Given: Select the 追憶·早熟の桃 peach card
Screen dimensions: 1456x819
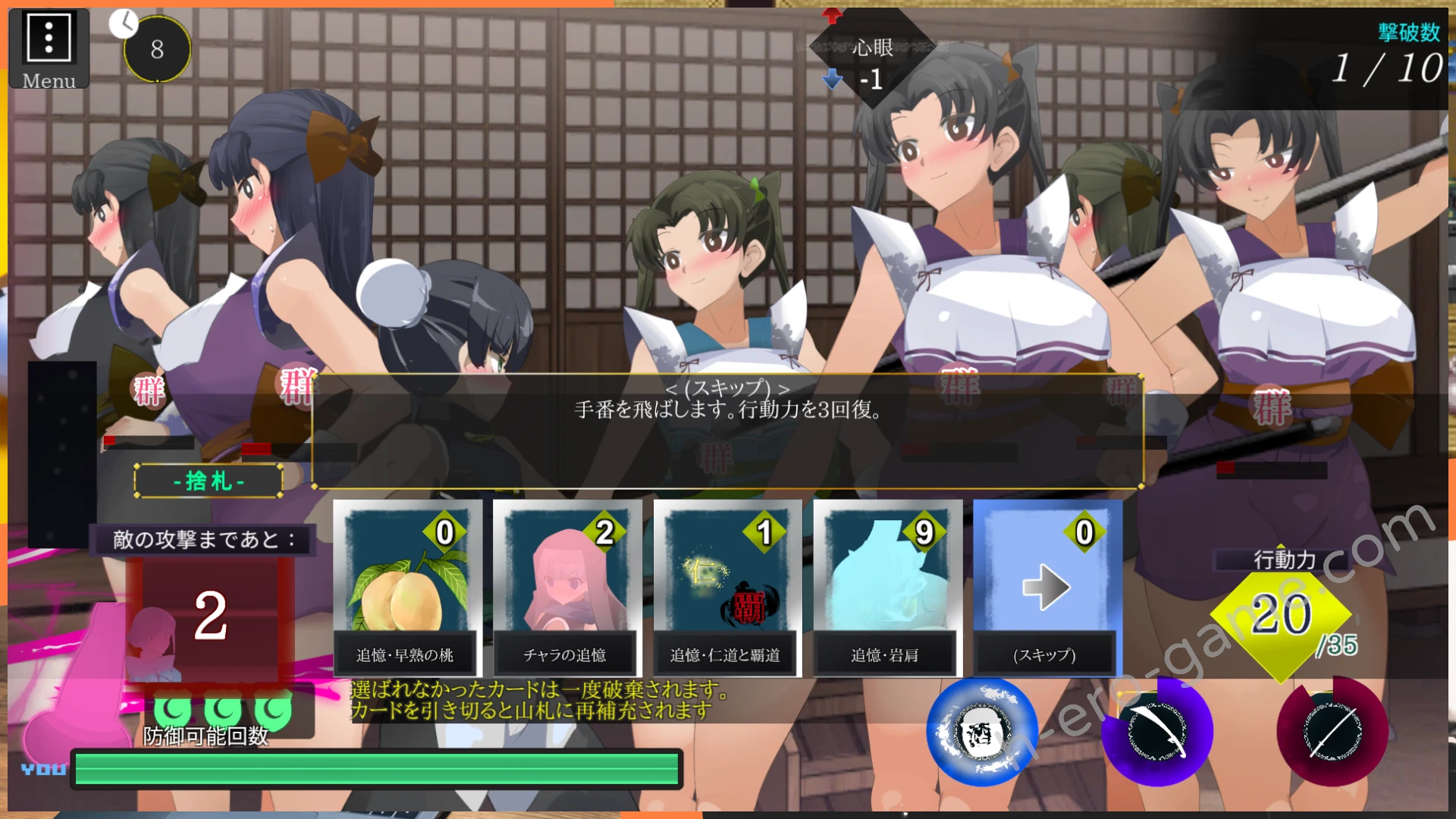Looking at the screenshot, I should tap(406, 588).
